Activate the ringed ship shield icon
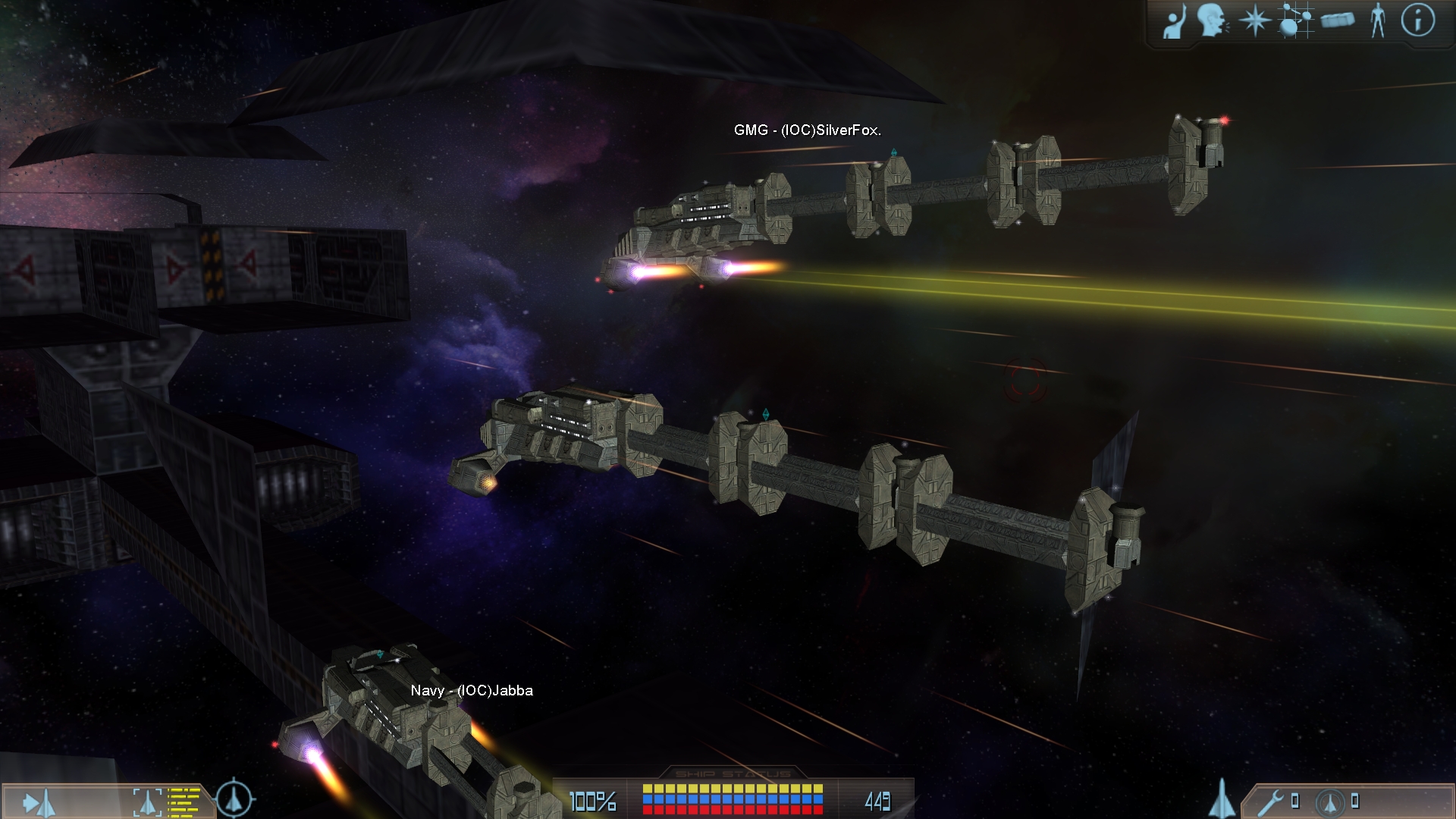The height and width of the screenshot is (819, 1456). (x=1330, y=802)
